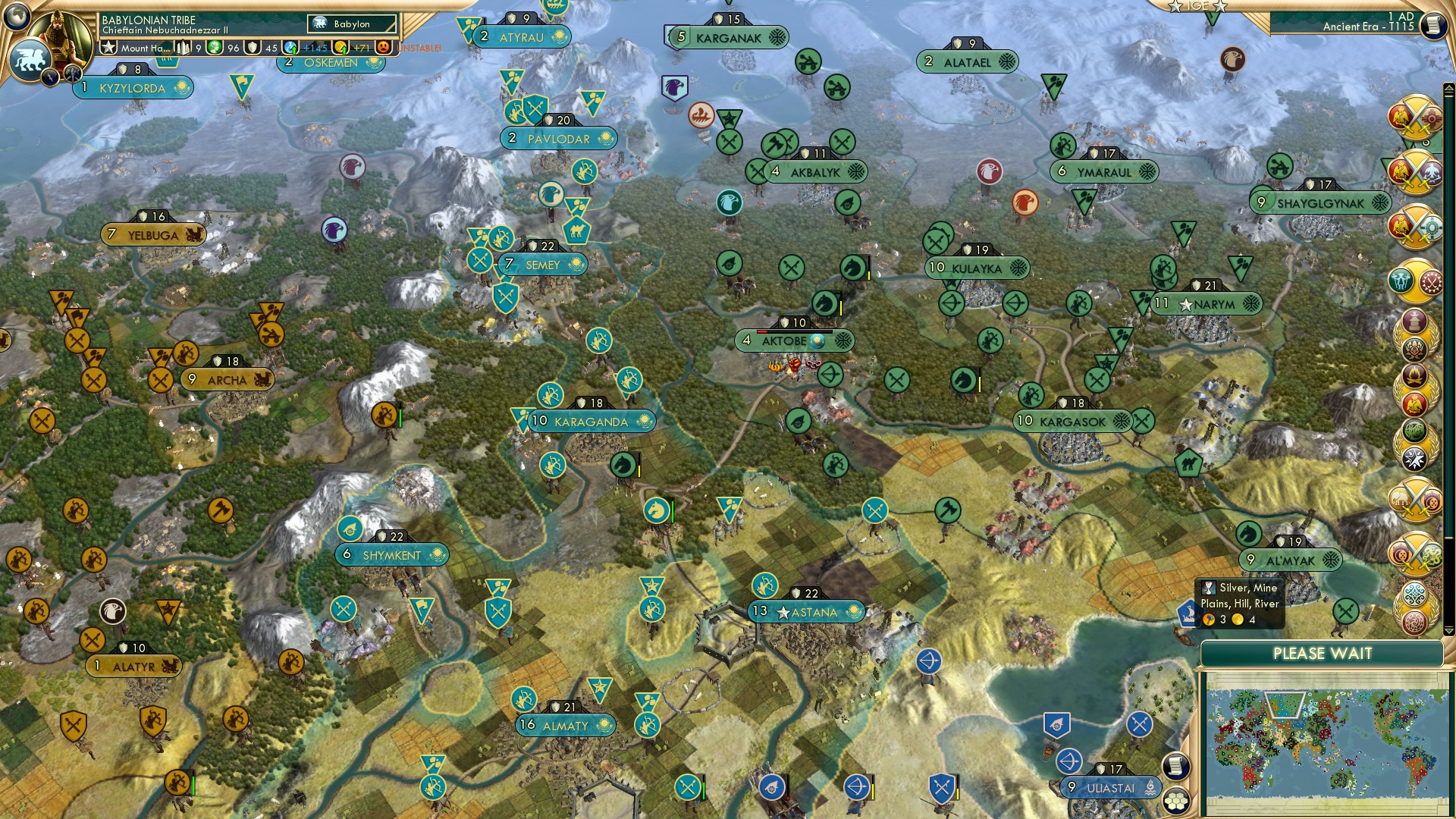This screenshot has width=1456, height=819.
Task: Toggle the hex grid icon near the minimap
Action: (x=1177, y=801)
